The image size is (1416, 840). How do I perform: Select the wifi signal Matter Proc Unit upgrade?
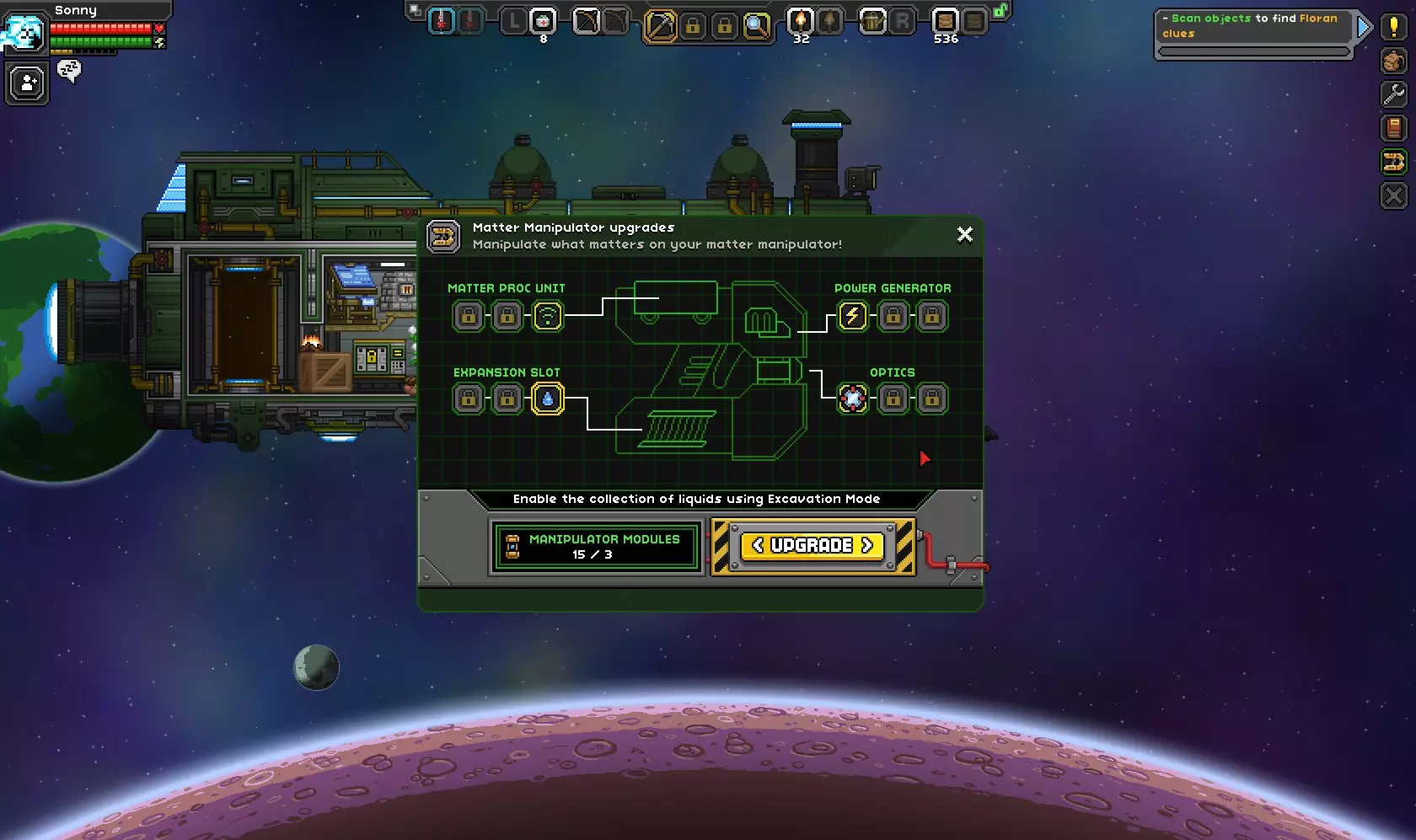click(x=548, y=316)
